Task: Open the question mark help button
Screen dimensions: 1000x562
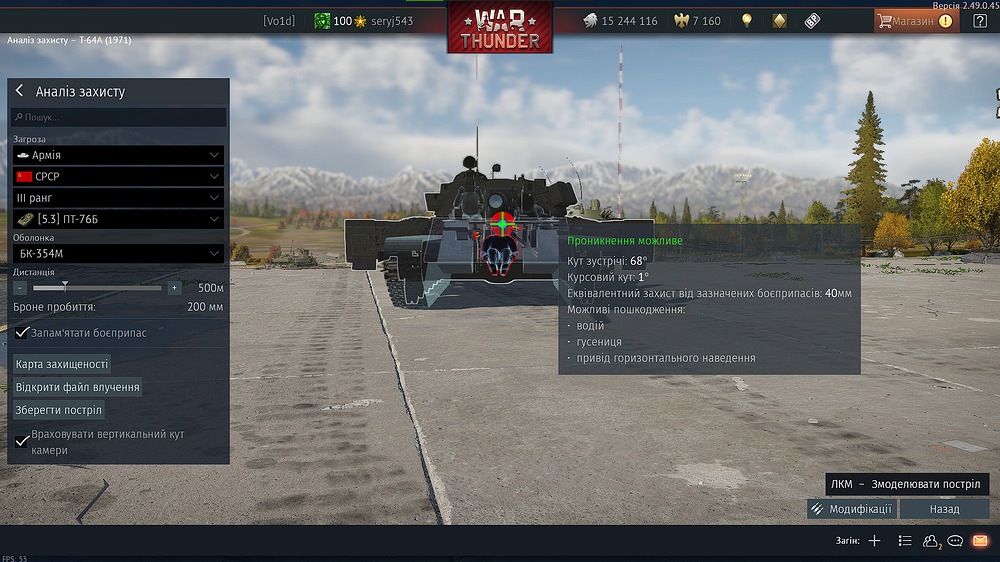Action: 979,20
